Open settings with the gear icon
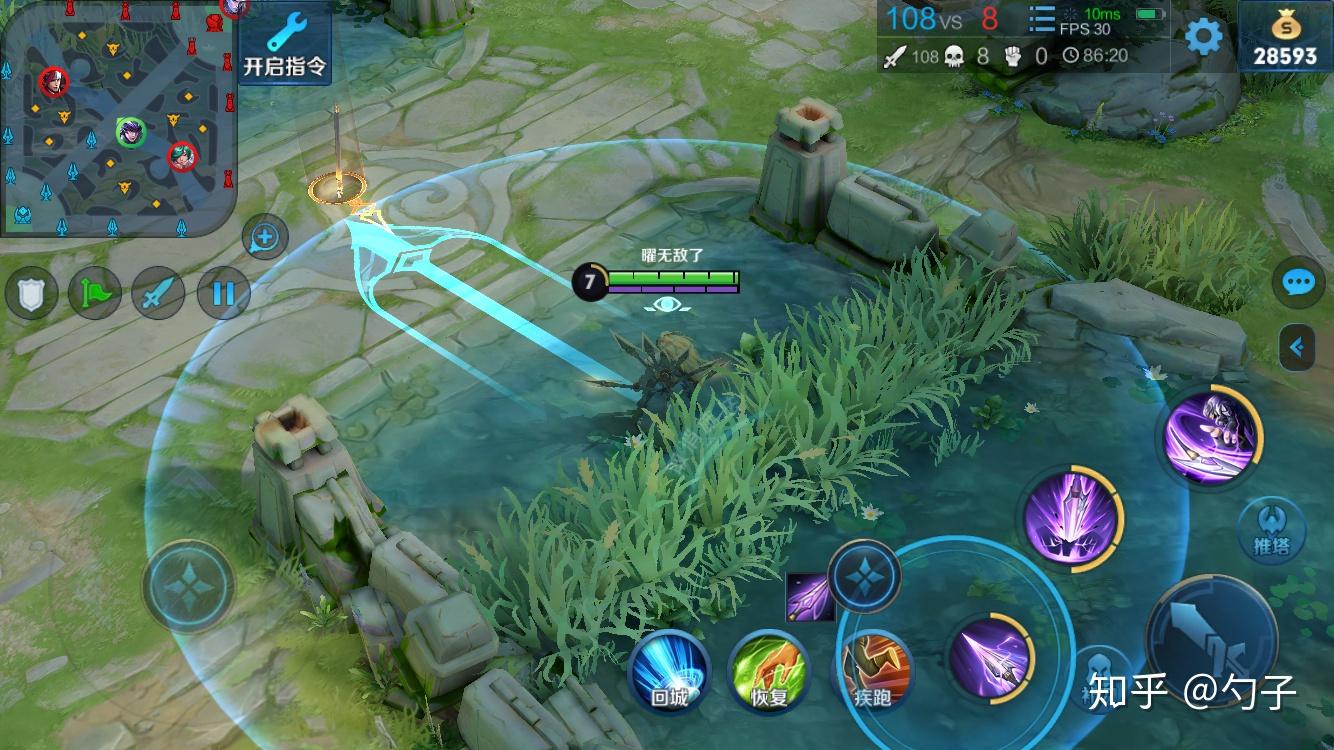1334x750 pixels. (x=1204, y=37)
